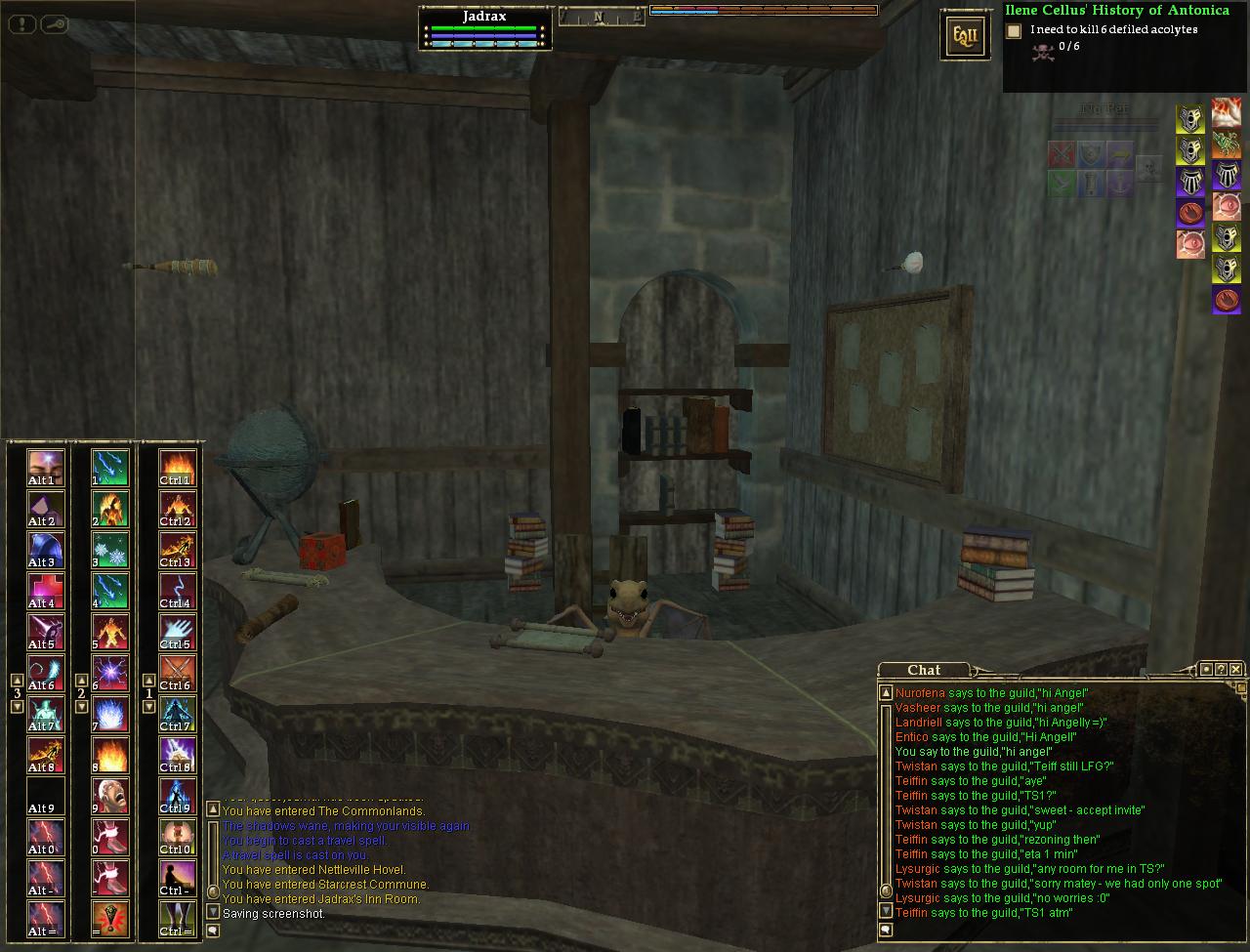Cast the Ctrl 1 flames spell
Screen dimensions: 1250x952
[x=177, y=468]
